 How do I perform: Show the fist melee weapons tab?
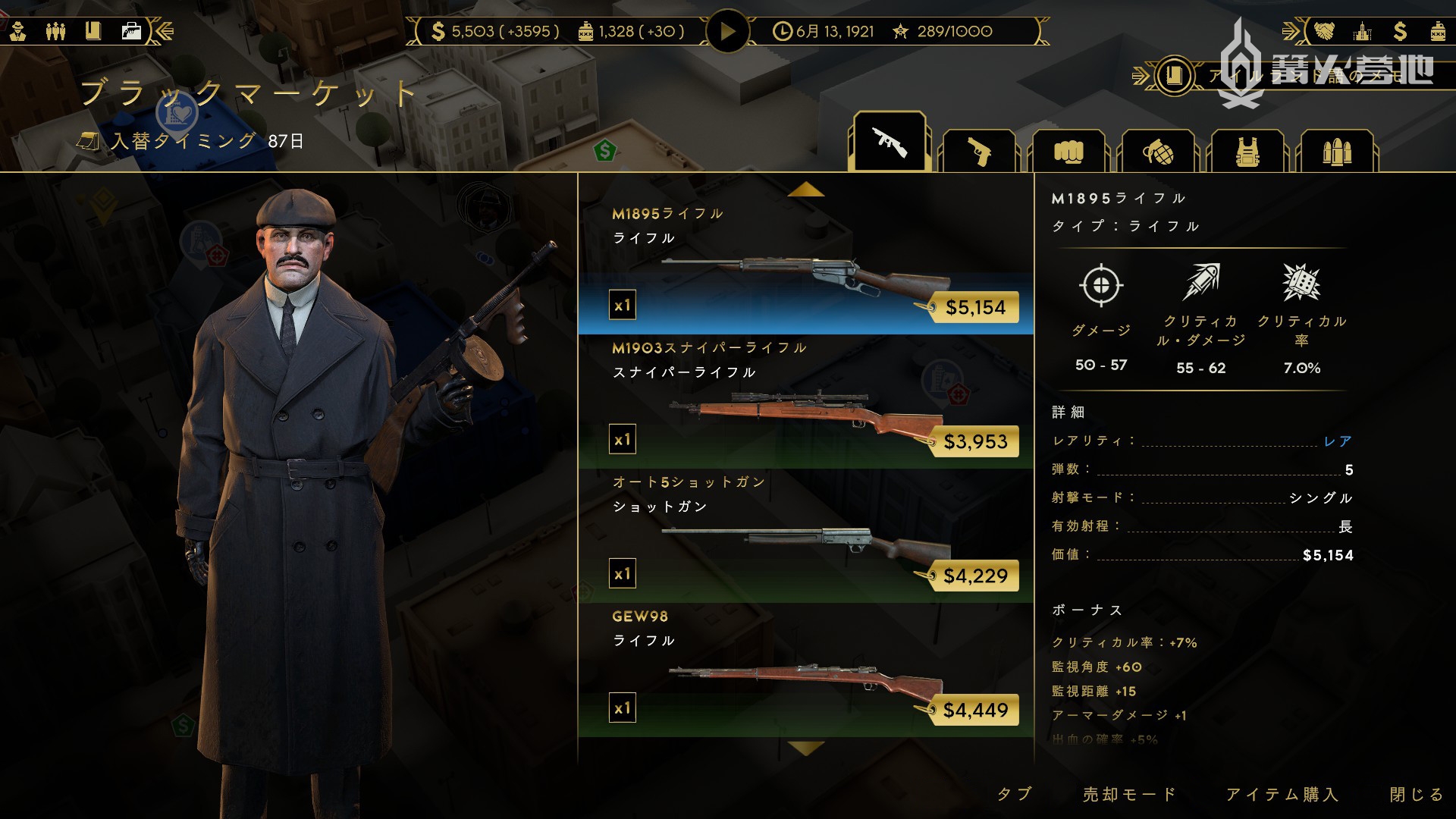point(1068,152)
